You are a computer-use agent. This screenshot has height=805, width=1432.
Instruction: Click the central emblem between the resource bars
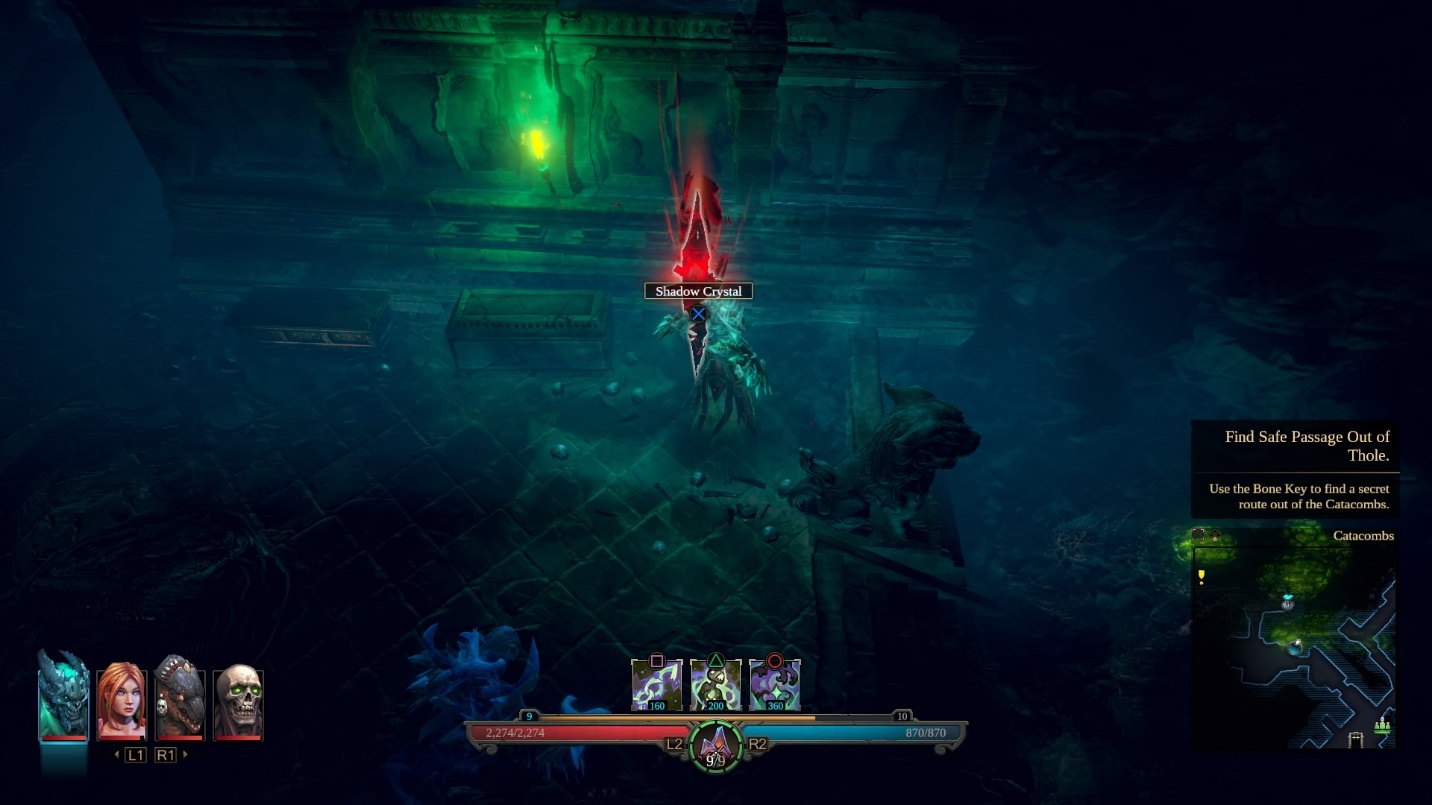[716, 745]
